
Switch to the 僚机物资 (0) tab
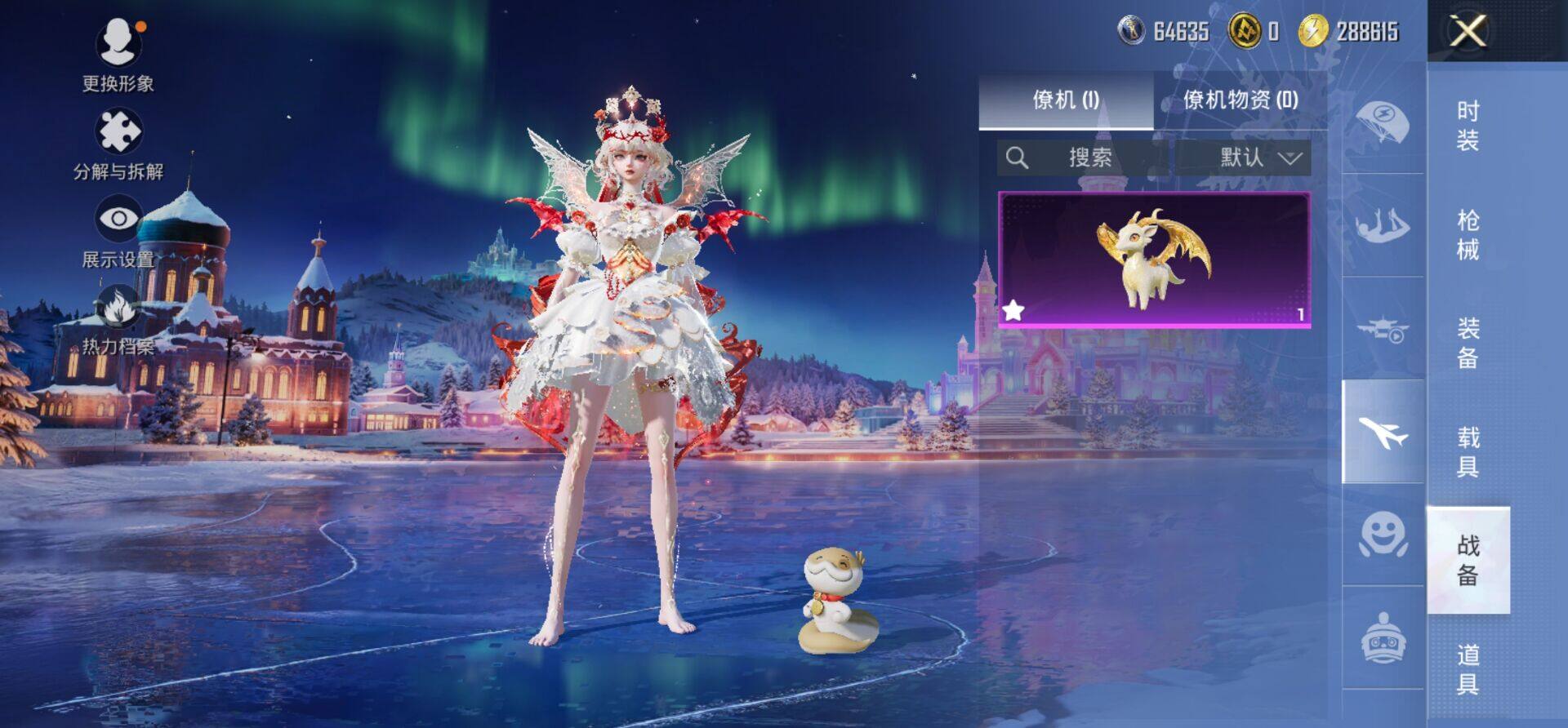click(1241, 100)
